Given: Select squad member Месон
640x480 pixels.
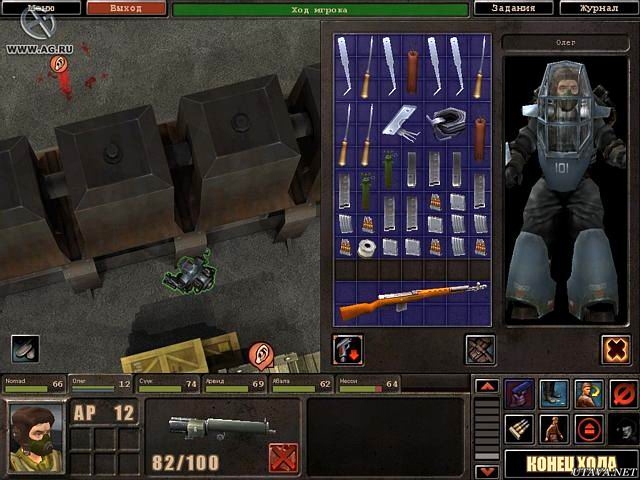Looking at the screenshot, I should pos(367,384).
